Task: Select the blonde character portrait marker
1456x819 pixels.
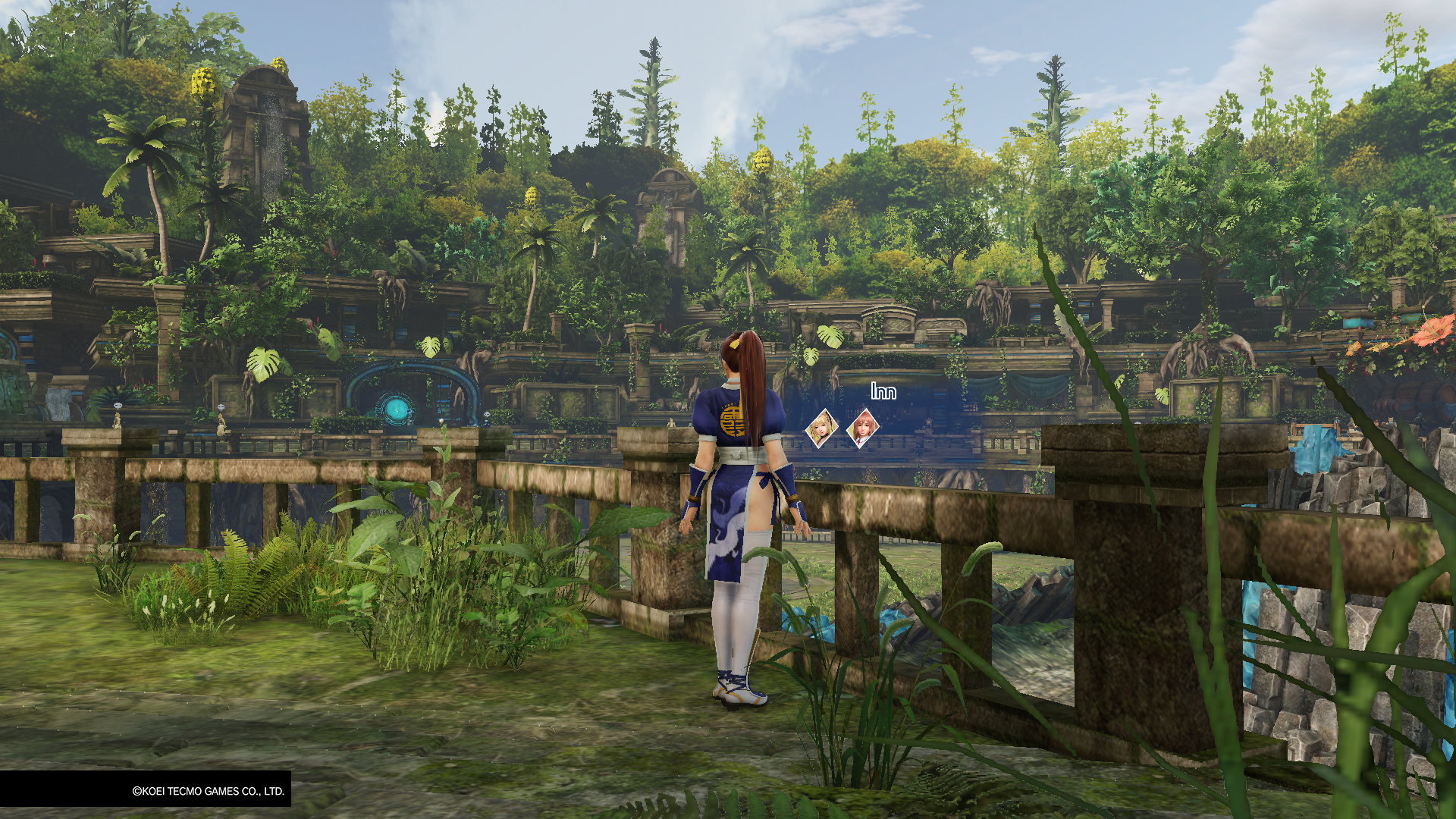Action: [821, 428]
